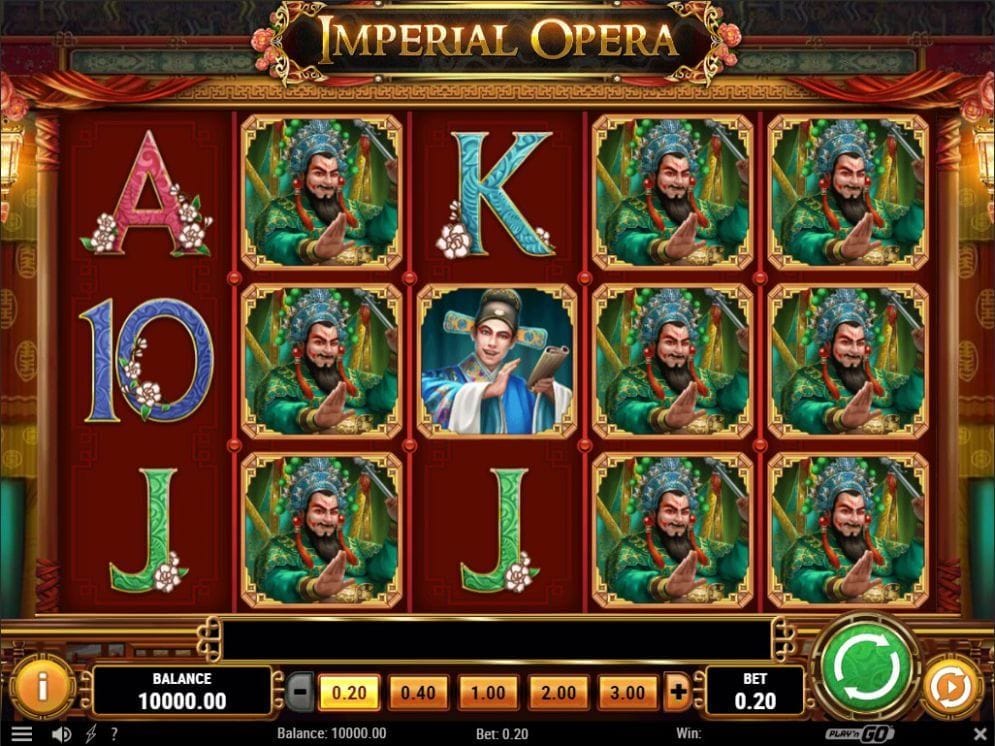Set the bet to 1.00
The height and width of the screenshot is (746, 995).
click(488, 691)
